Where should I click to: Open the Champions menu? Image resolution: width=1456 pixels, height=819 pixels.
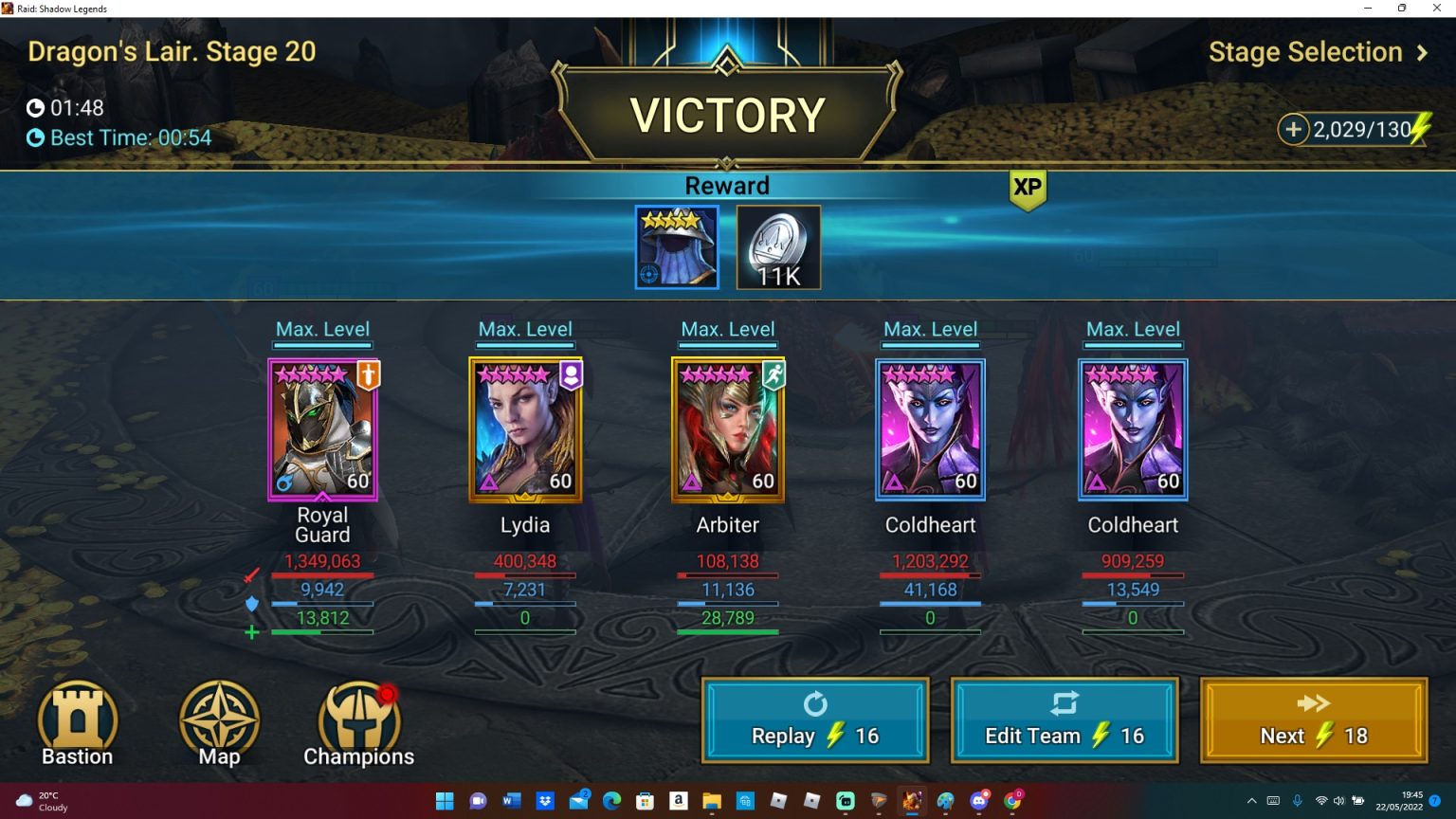pyautogui.click(x=358, y=716)
